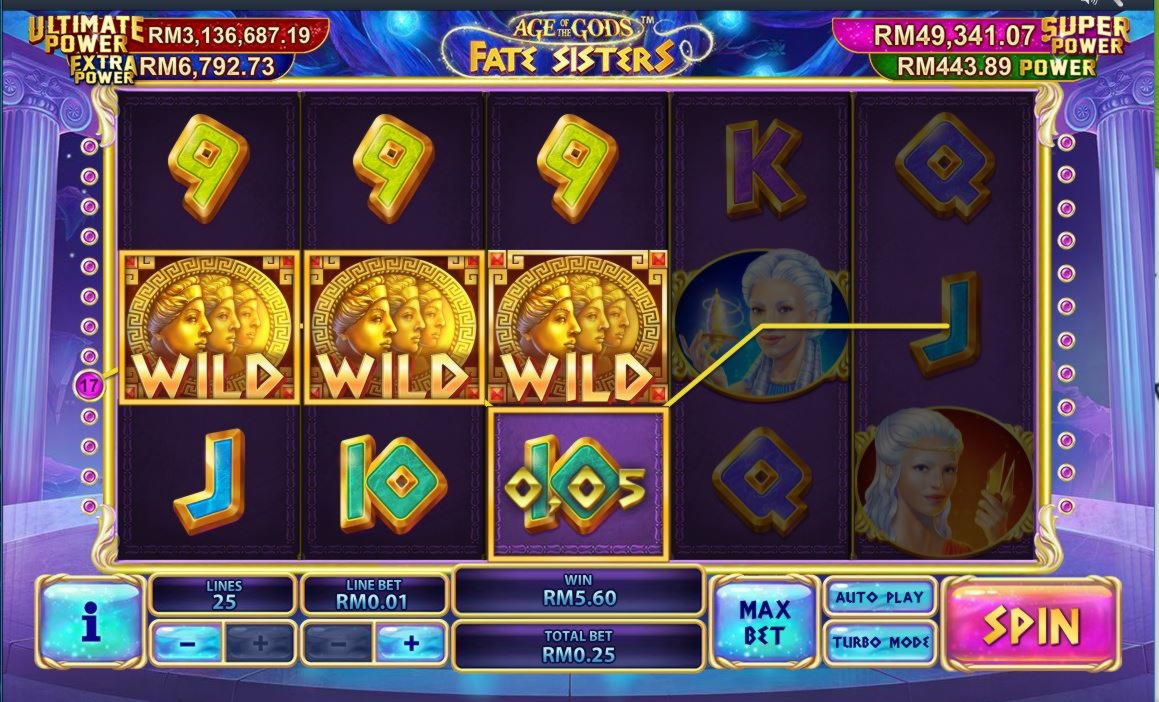Activate the Max Bet button
Screen dimensions: 1159x702
click(765, 622)
